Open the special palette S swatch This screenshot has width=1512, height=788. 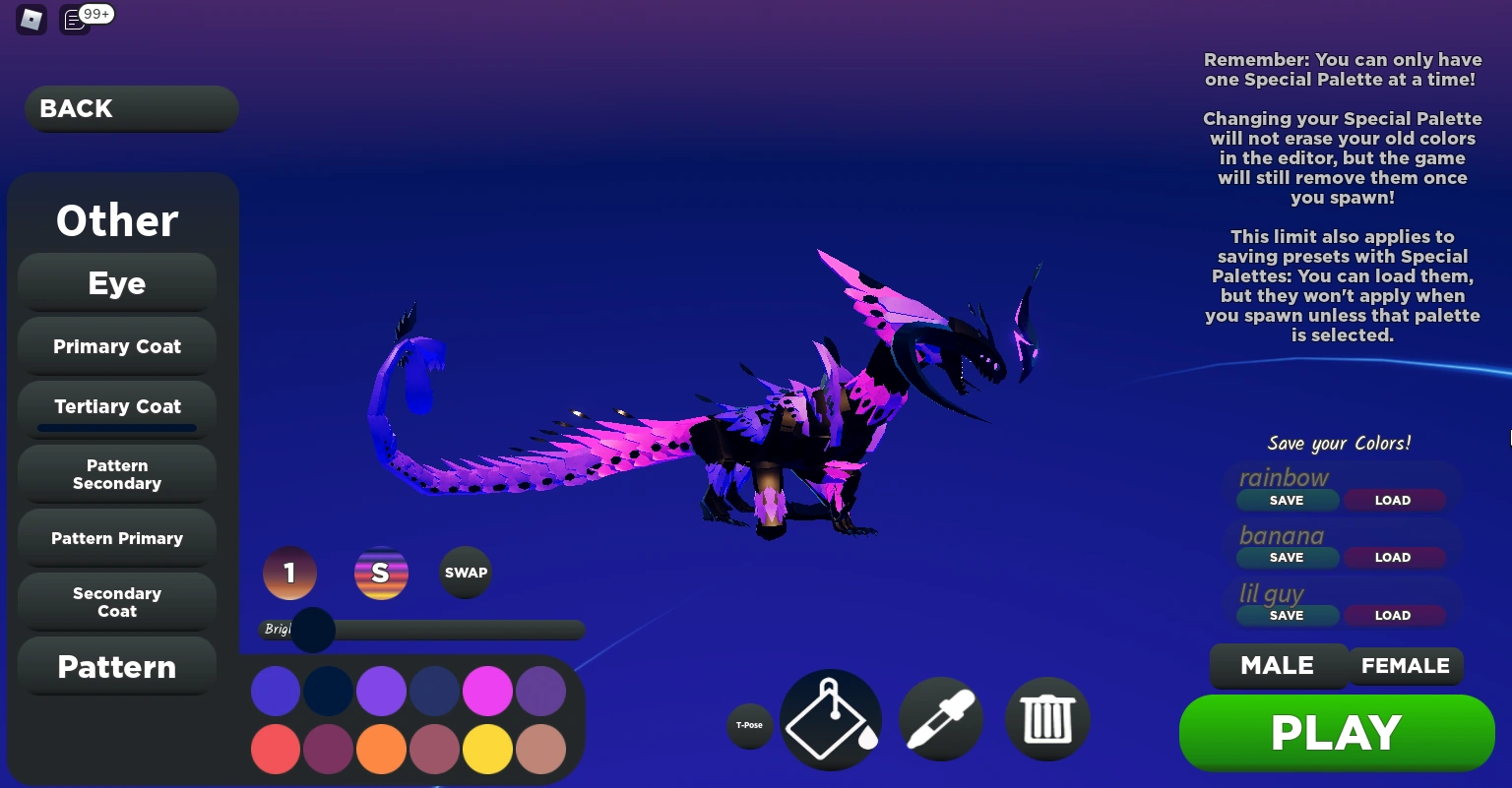pos(381,573)
